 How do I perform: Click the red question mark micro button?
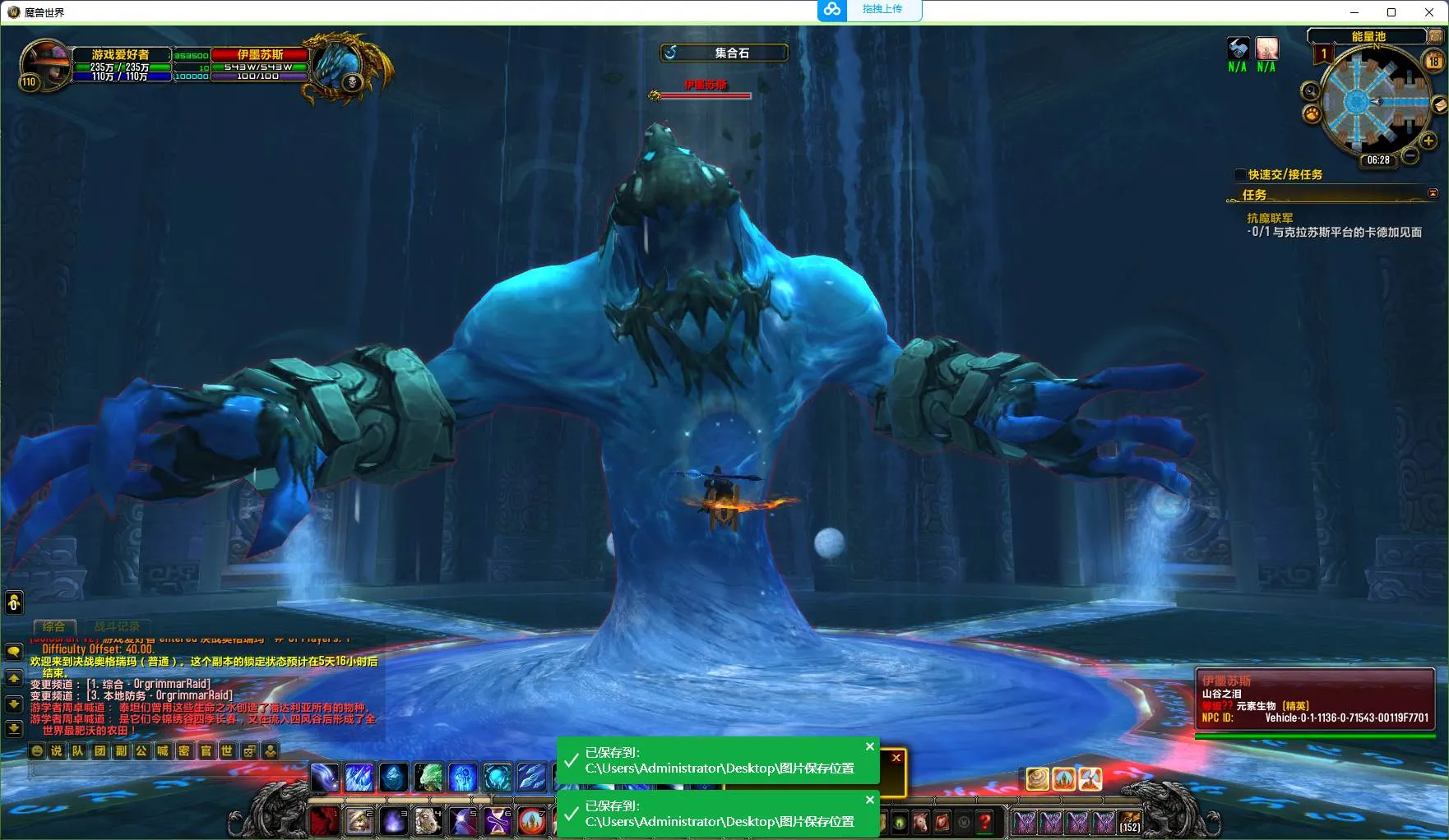click(x=984, y=820)
